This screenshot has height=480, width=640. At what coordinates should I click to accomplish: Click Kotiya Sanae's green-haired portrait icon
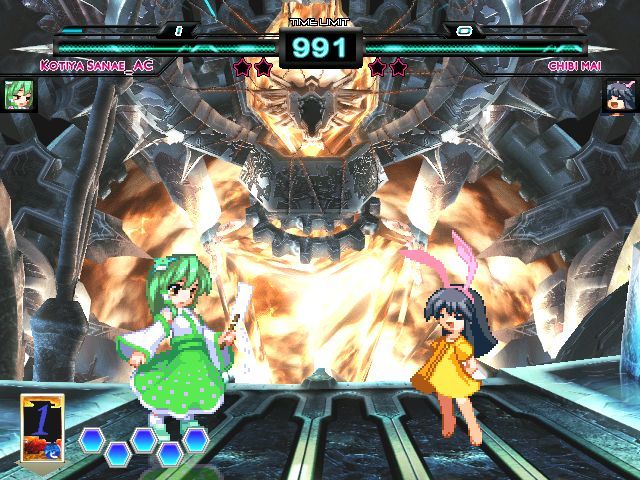(x=14, y=95)
